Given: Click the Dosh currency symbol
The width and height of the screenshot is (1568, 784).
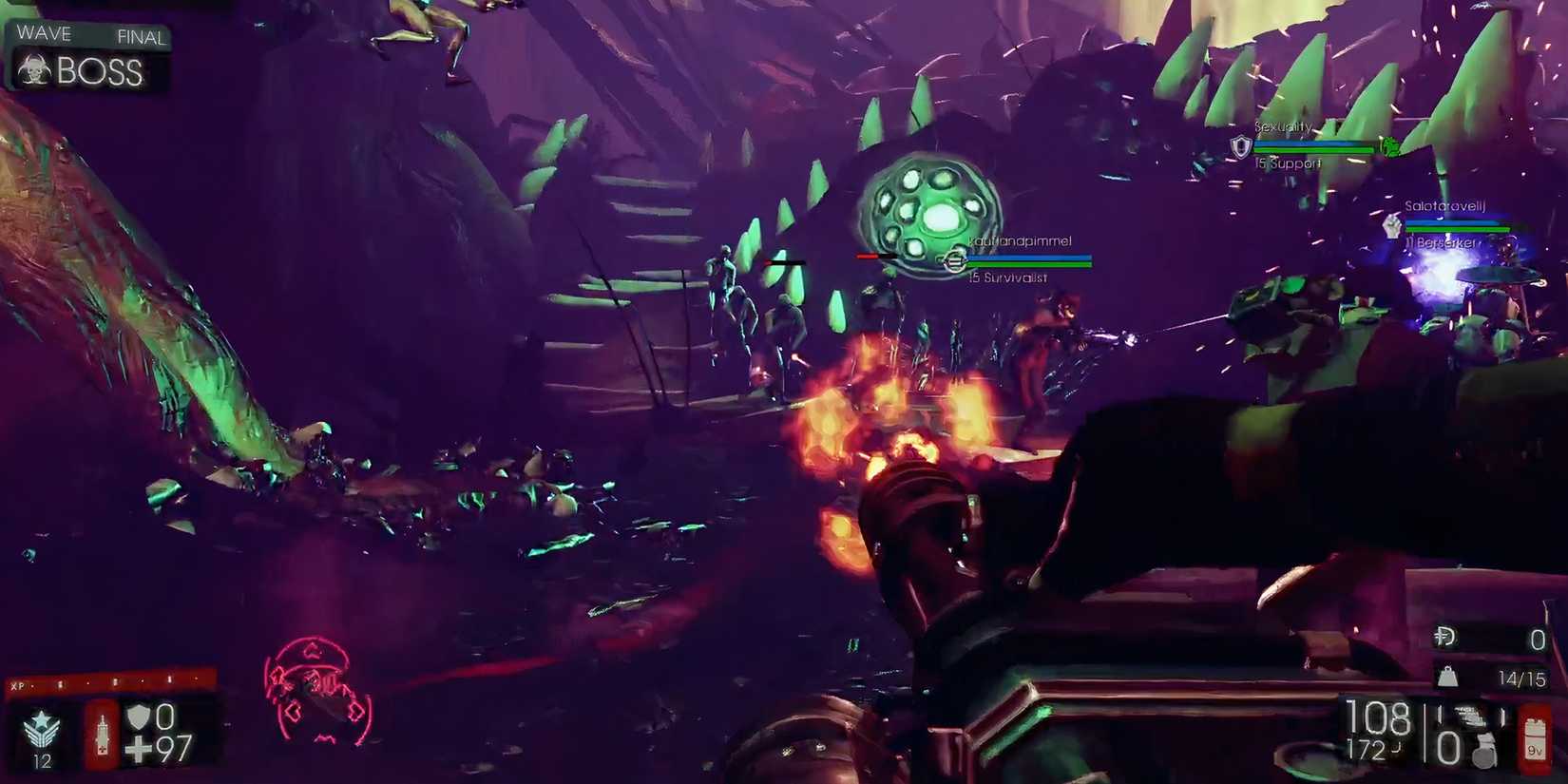Looking at the screenshot, I should tap(1445, 637).
